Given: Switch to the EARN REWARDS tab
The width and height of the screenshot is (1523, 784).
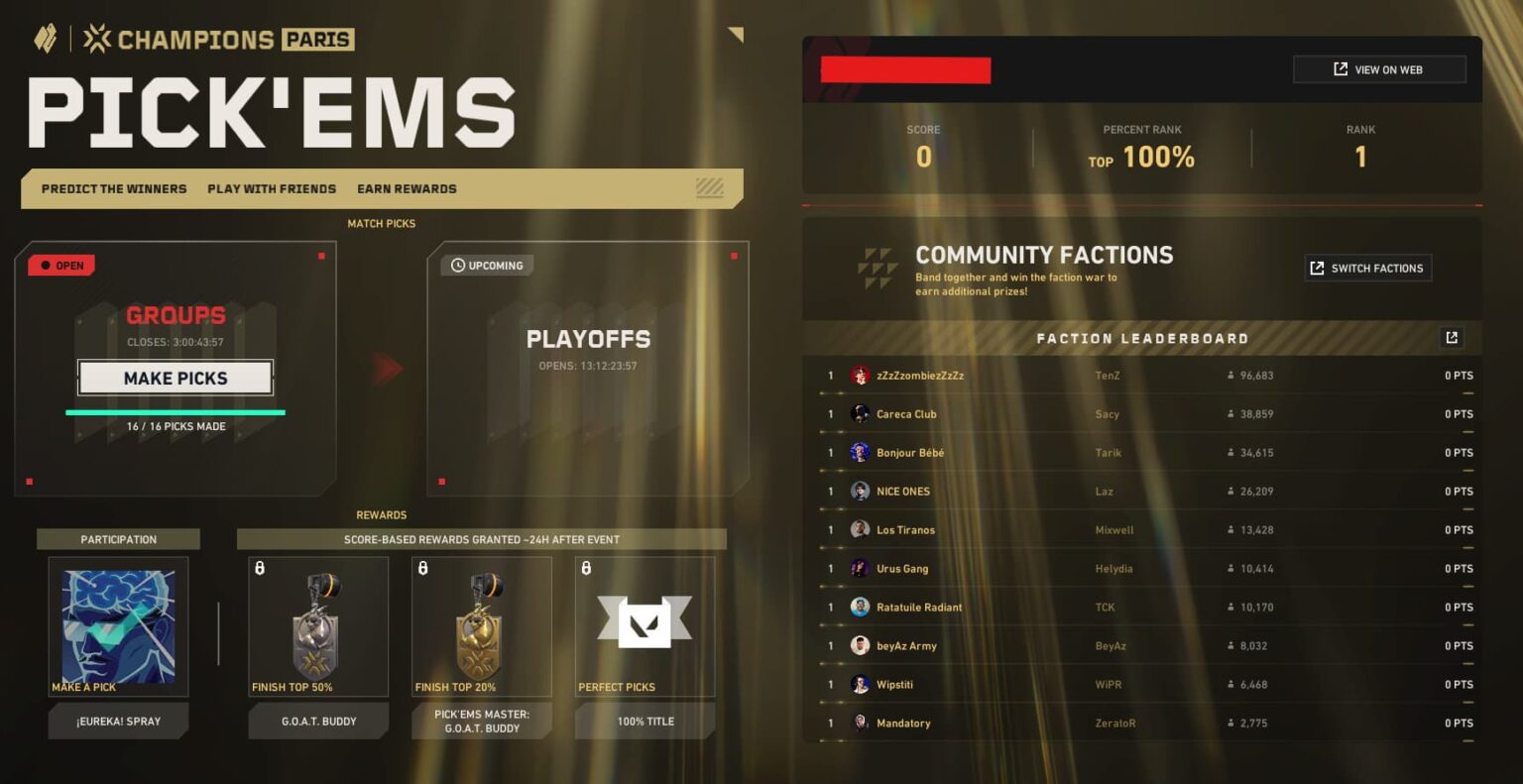Looking at the screenshot, I should [x=407, y=188].
